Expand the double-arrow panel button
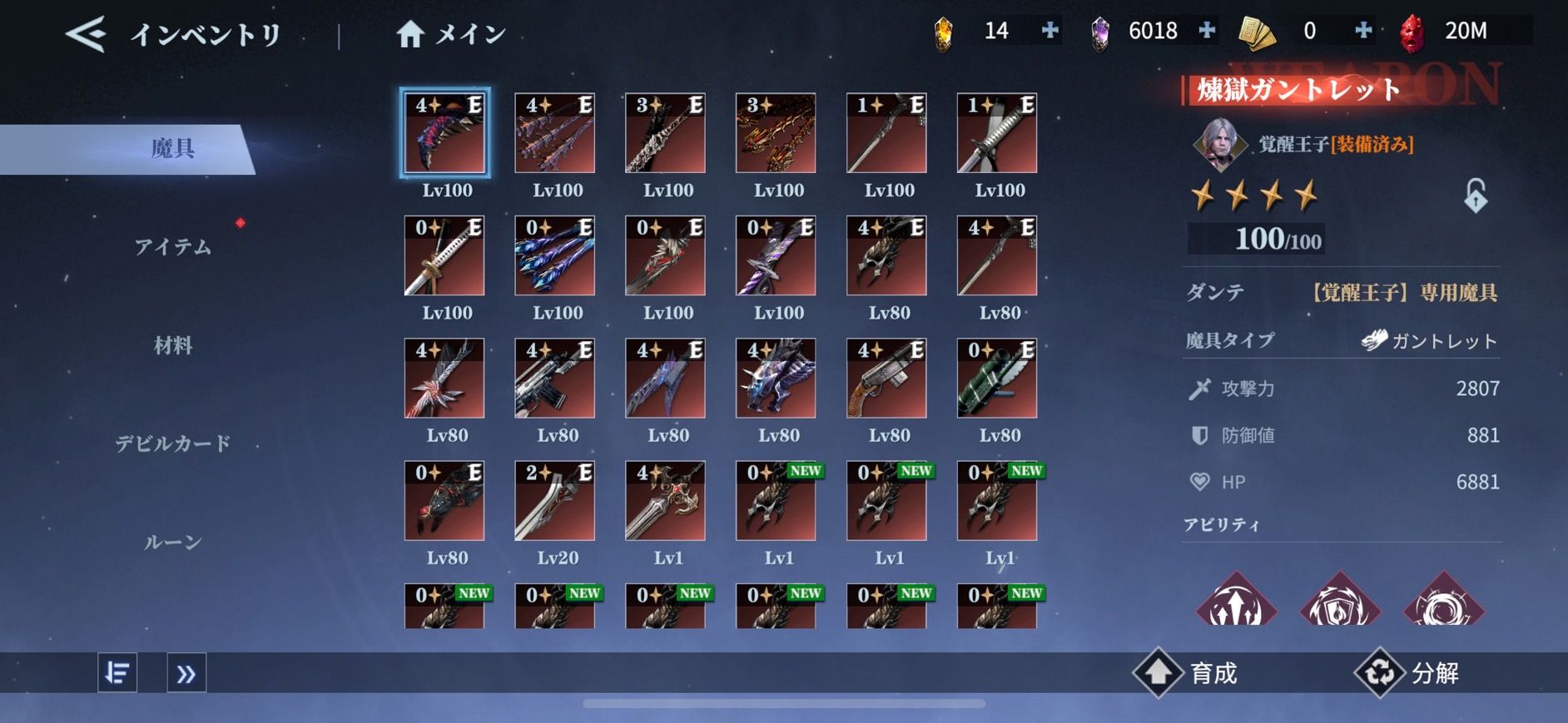1568x723 pixels. click(186, 672)
